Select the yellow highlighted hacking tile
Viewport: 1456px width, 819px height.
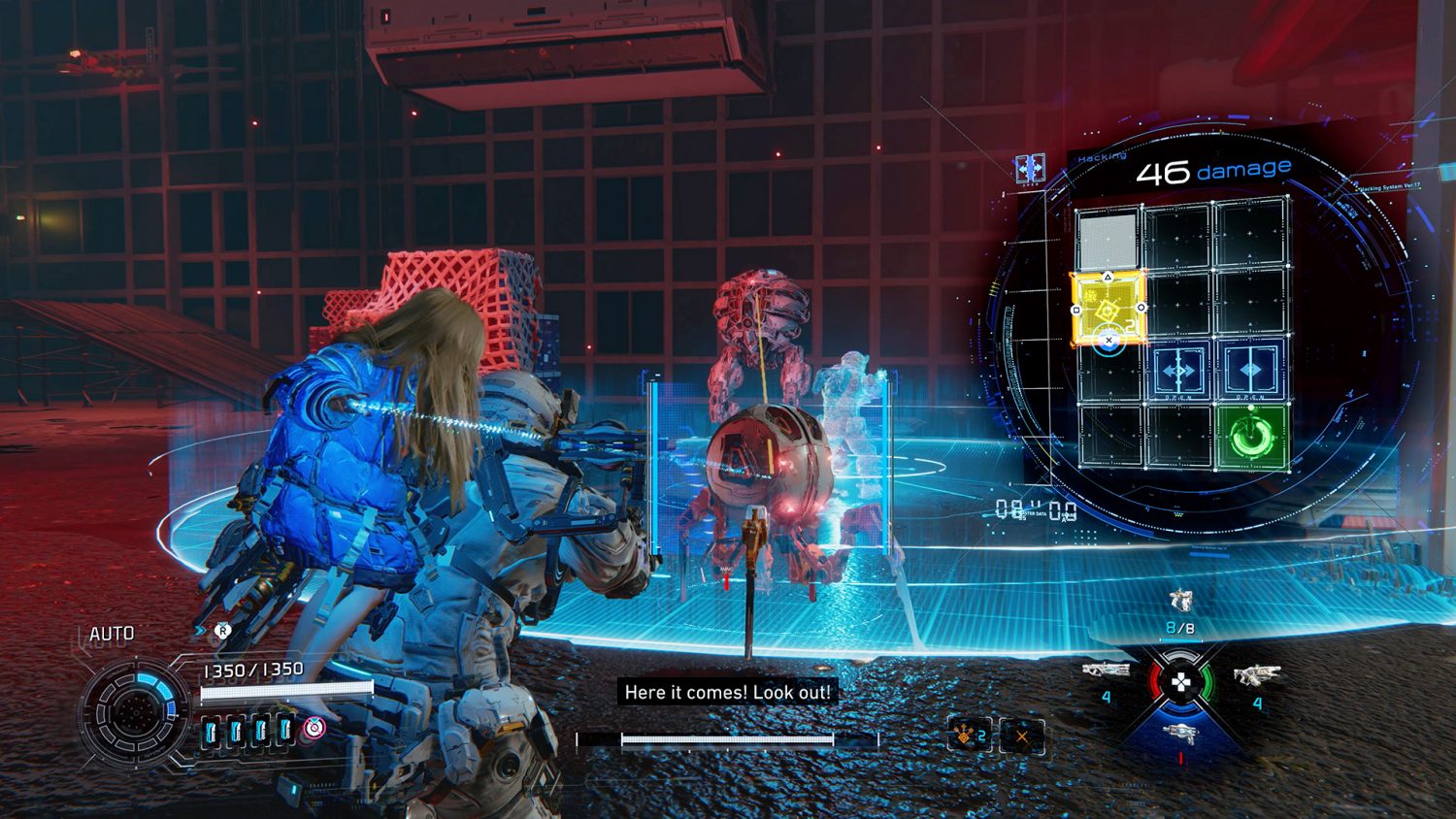pos(1108,309)
